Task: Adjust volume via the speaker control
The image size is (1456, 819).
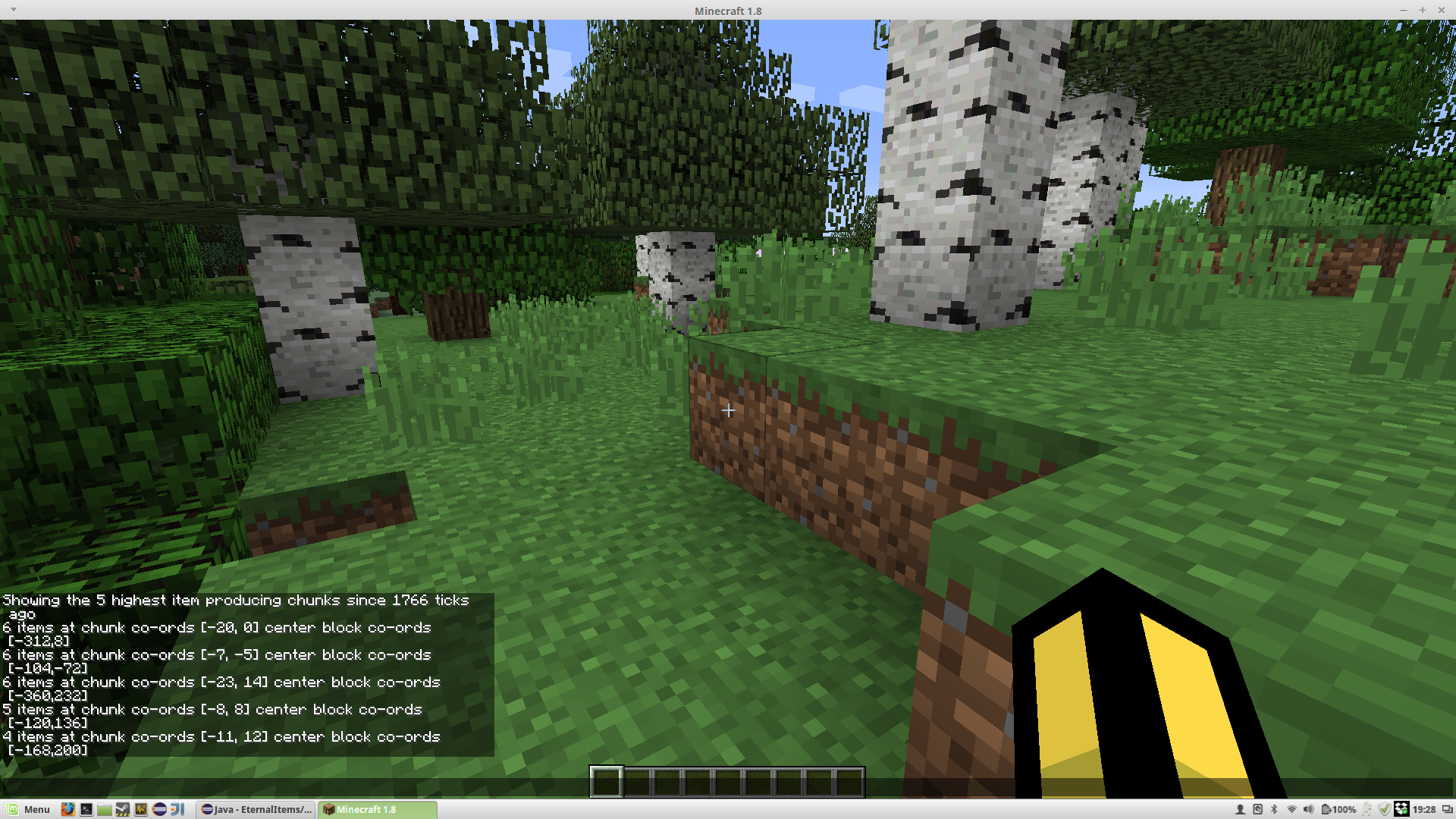Action: 1309,809
